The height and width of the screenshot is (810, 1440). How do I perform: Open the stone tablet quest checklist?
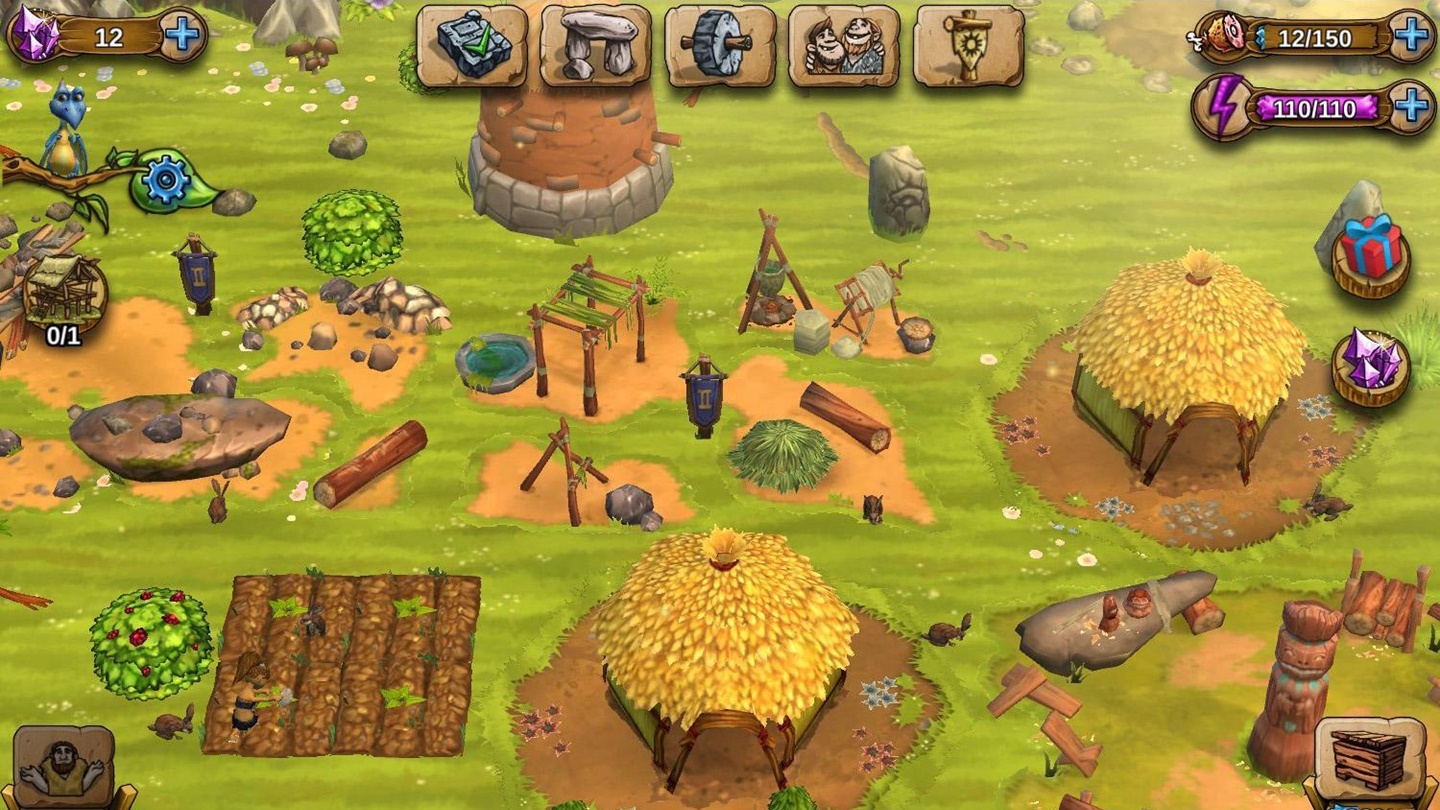coord(471,46)
